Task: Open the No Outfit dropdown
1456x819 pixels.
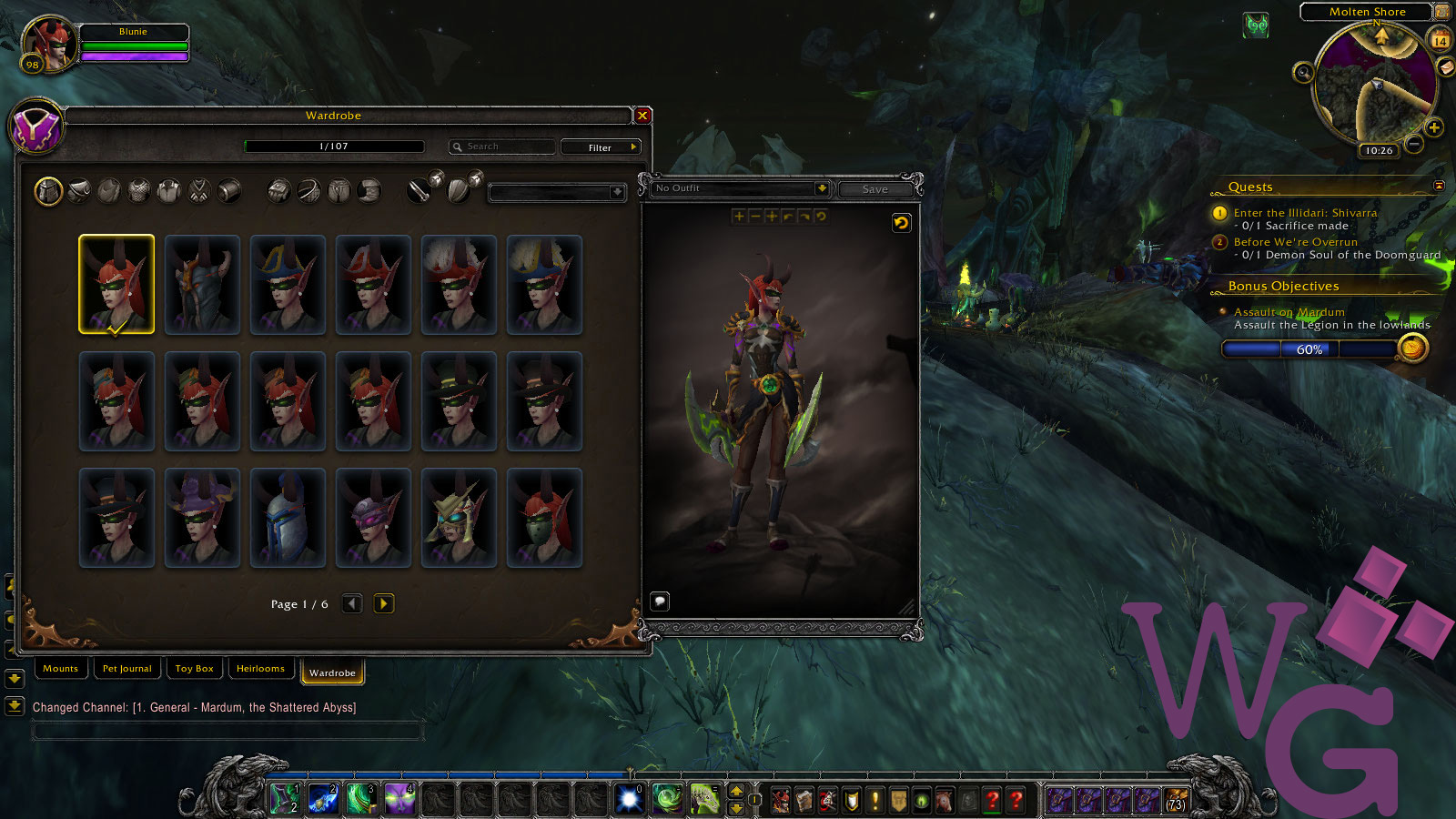Action: click(x=821, y=188)
